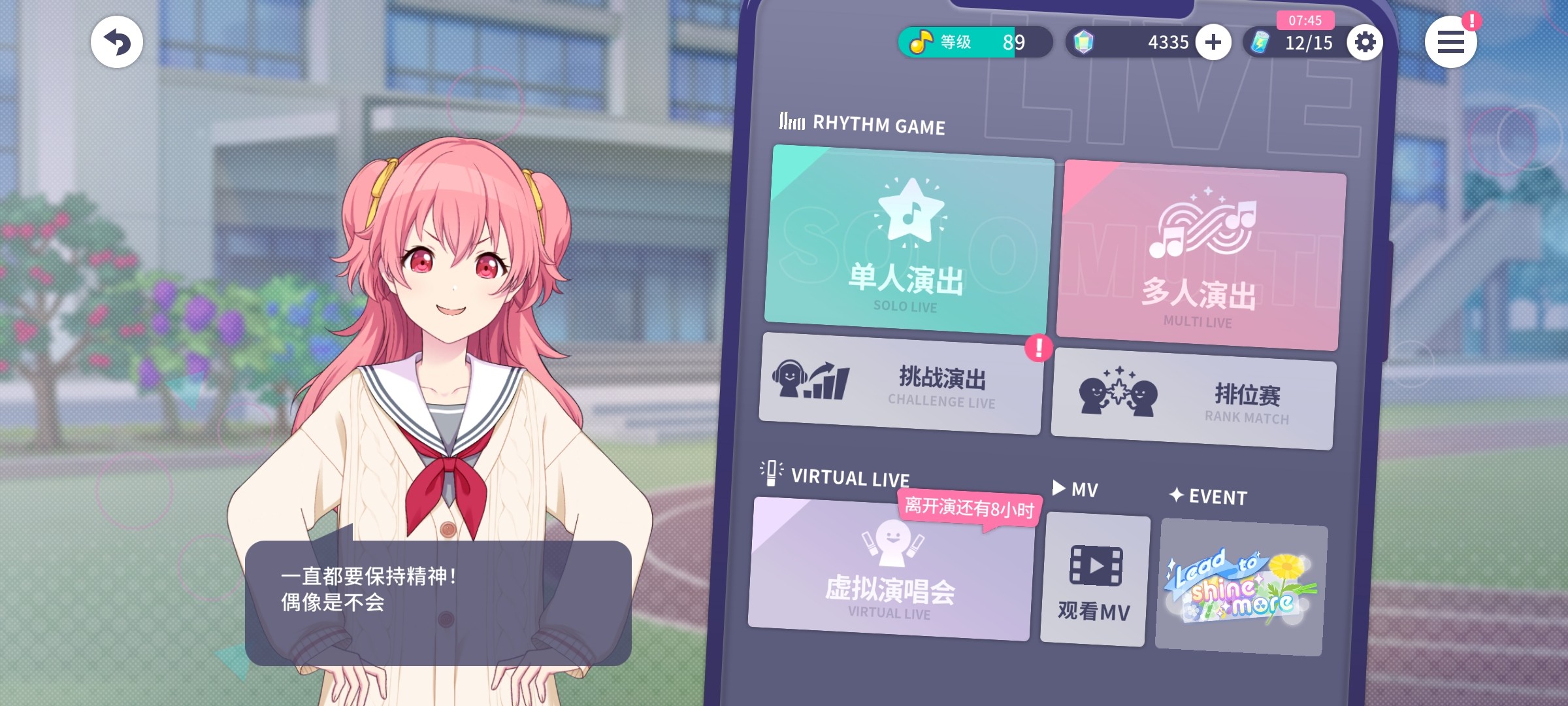Screen dimensions: 1568x706
Task: Open the live energy gear settings
Action: (x=1365, y=42)
